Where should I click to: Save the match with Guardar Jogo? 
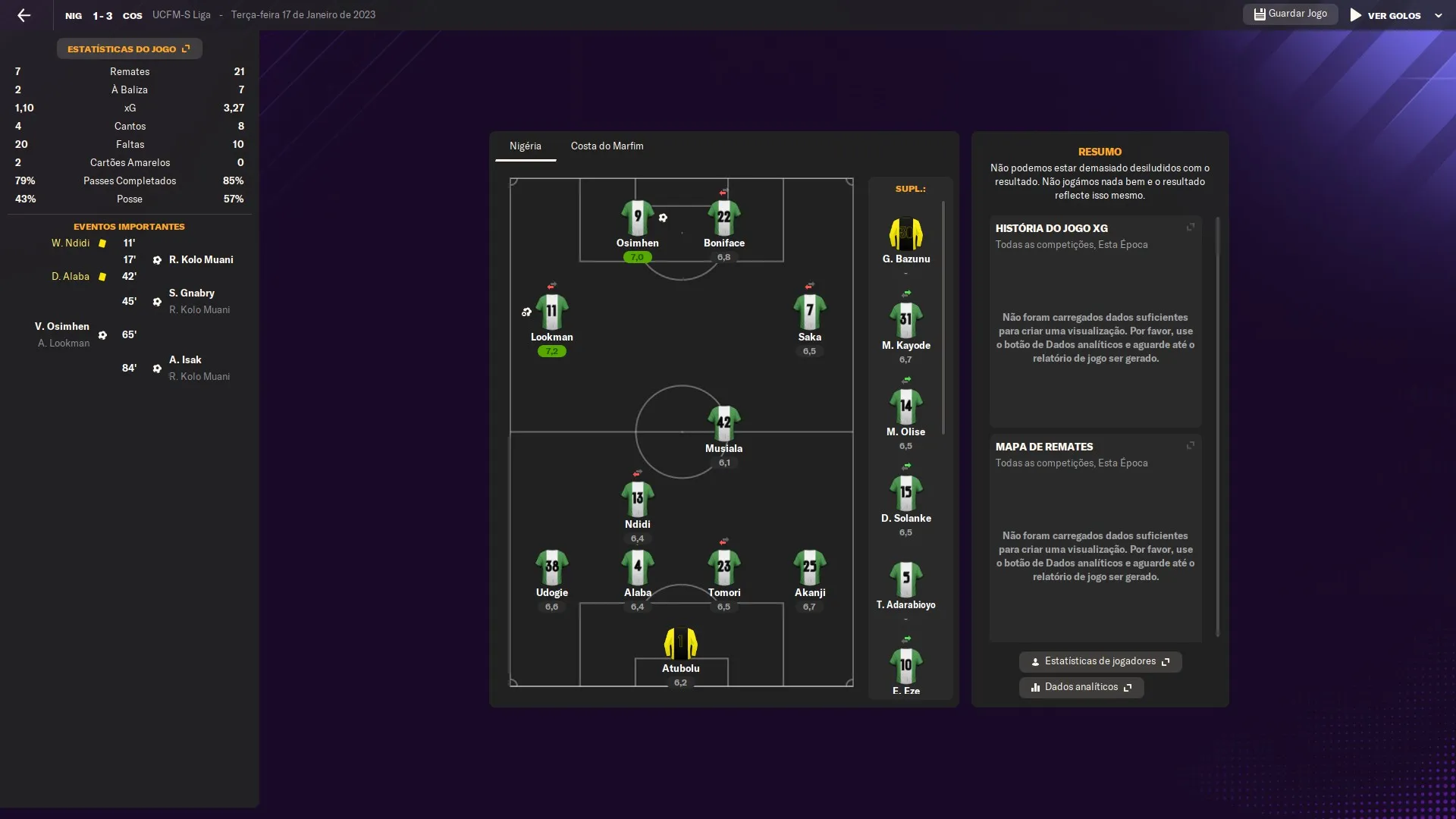tap(1290, 14)
